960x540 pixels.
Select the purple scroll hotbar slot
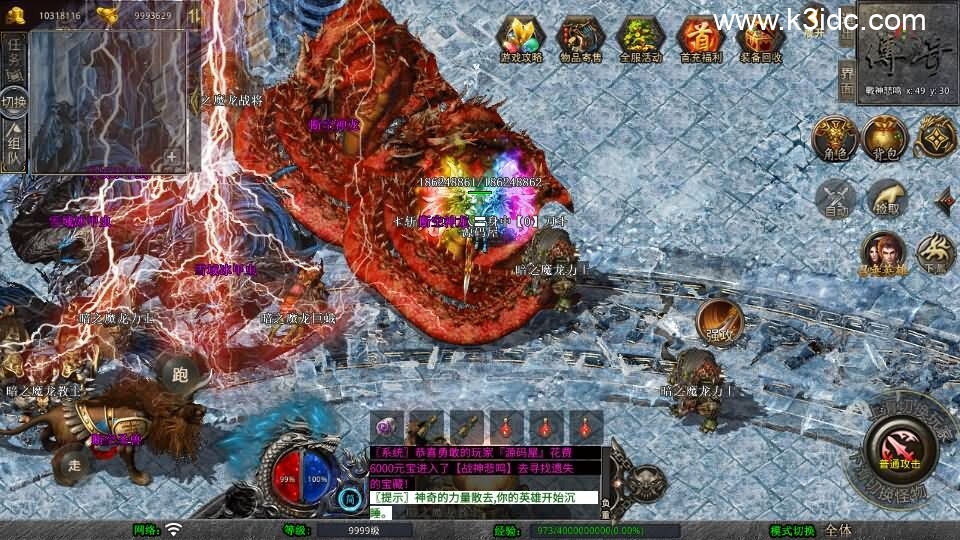[x=388, y=427]
